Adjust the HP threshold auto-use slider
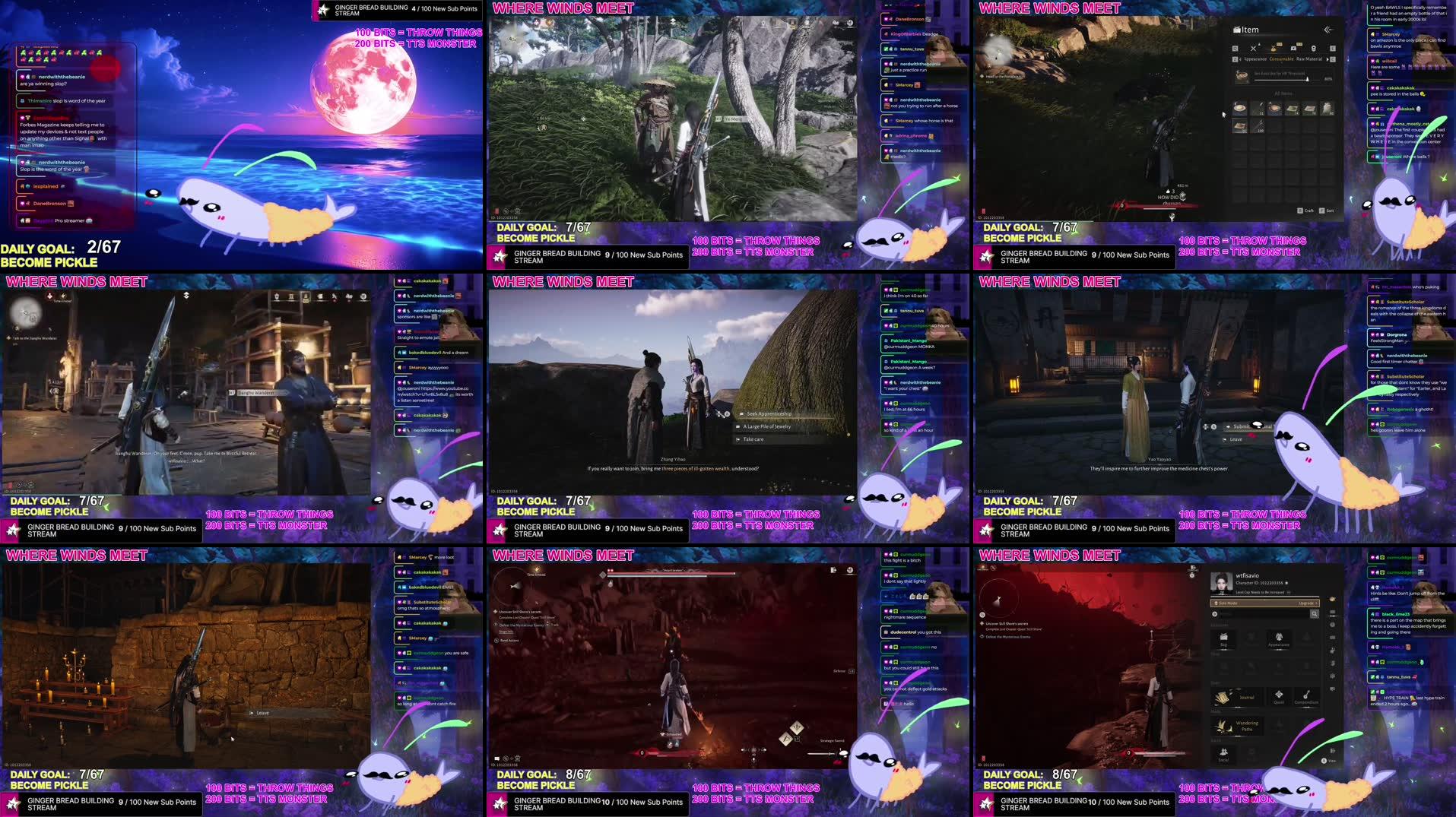The image size is (1456, 817). tap(1307, 78)
